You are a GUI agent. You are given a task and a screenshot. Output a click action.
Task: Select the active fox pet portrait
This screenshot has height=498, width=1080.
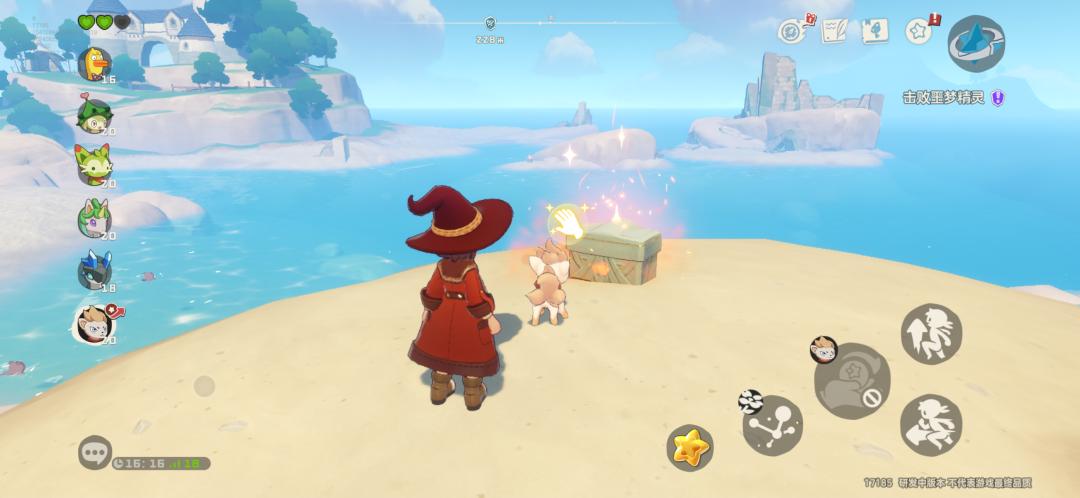tap(94, 323)
